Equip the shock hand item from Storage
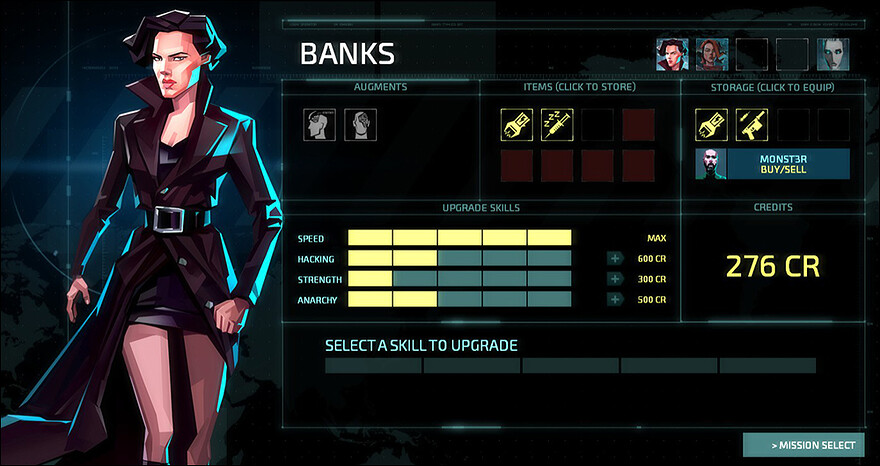 click(x=711, y=124)
